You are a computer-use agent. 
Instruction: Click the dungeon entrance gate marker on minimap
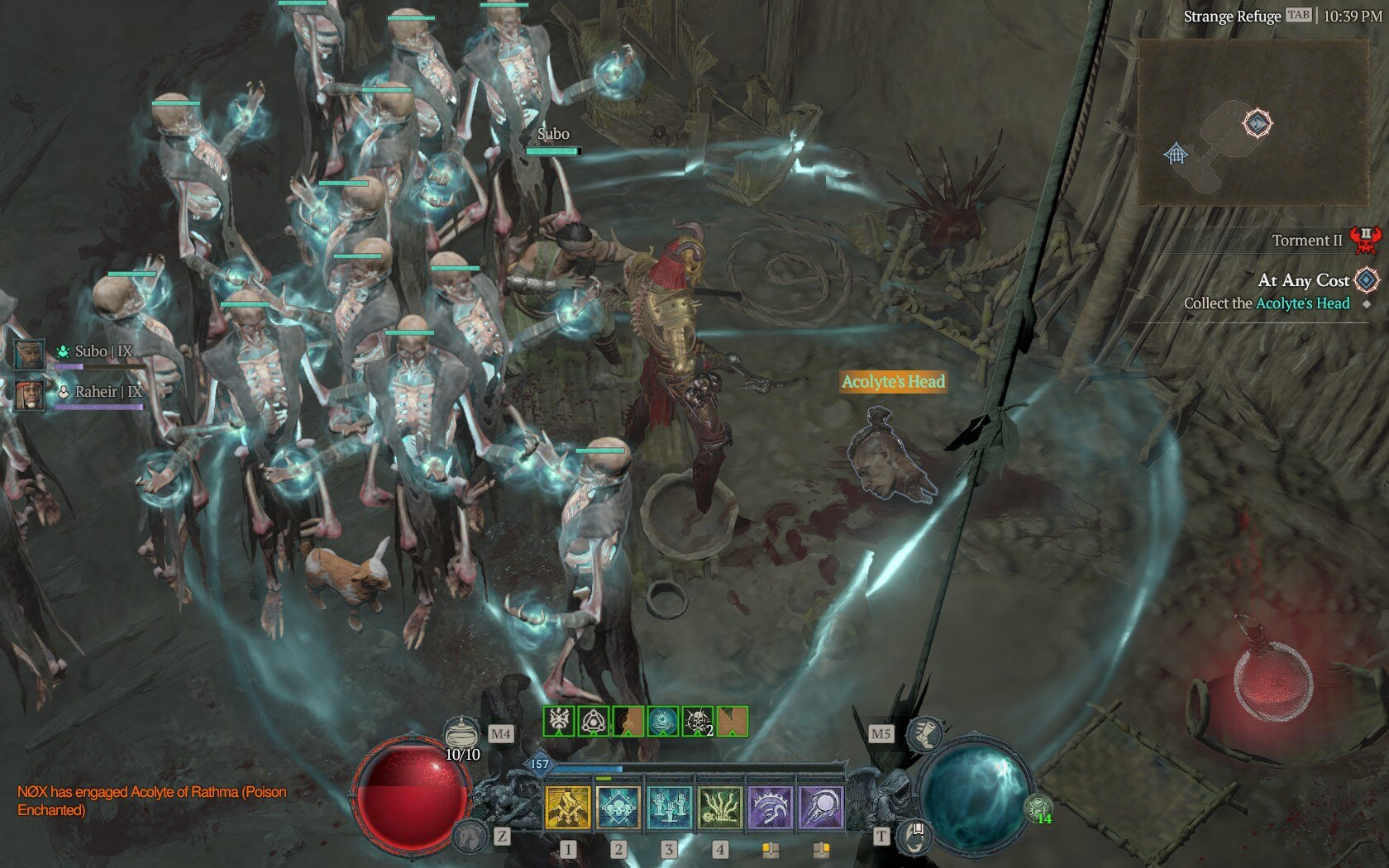click(x=1176, y=154)
